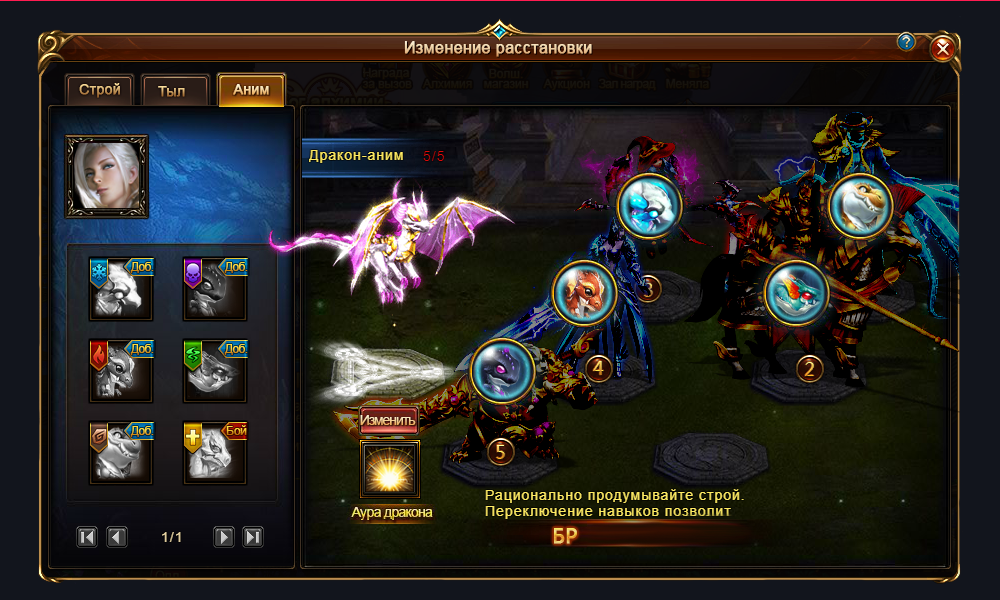Click the white-haired heroine portrait
Screen dimensions: 1000x600
[107, 177]
